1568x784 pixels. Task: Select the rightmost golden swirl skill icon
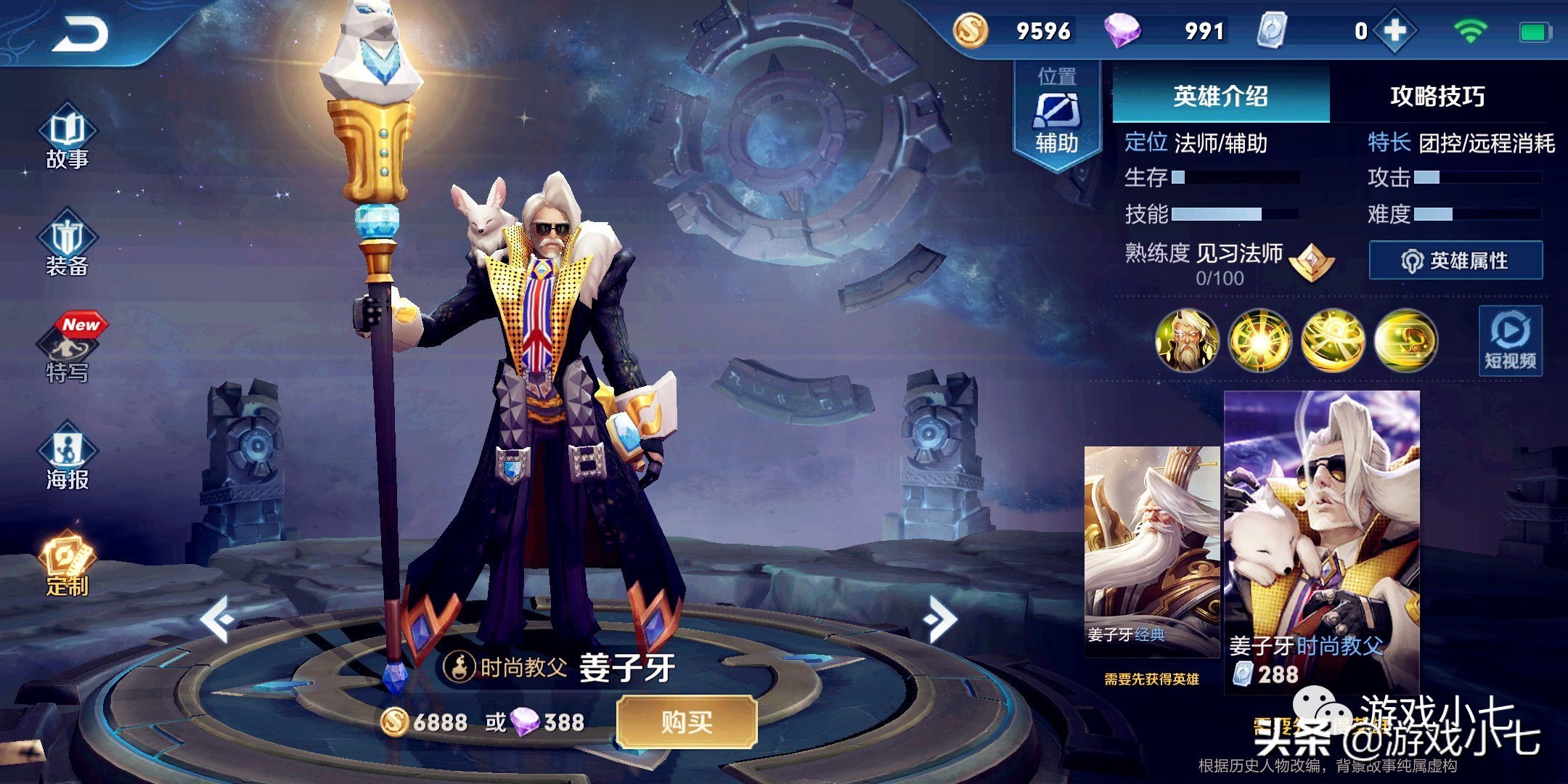(x=1405, y=340)
